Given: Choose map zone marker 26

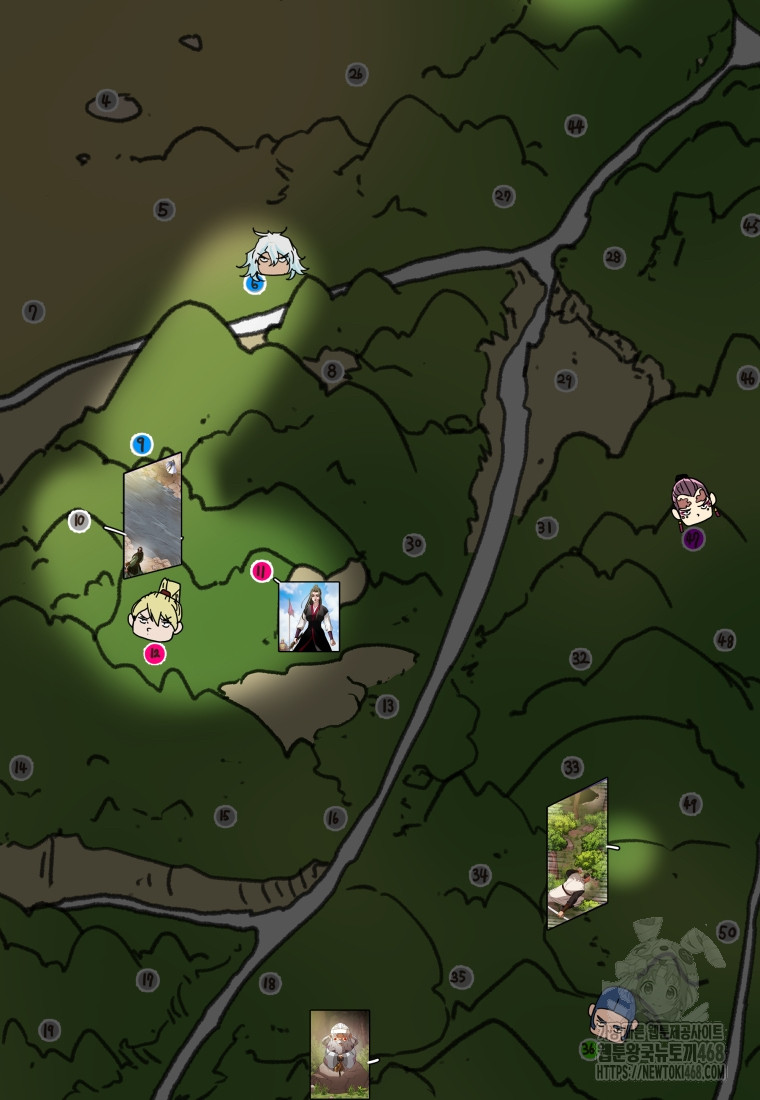Looking at the screenshot, I should click(x=356, y=73).
